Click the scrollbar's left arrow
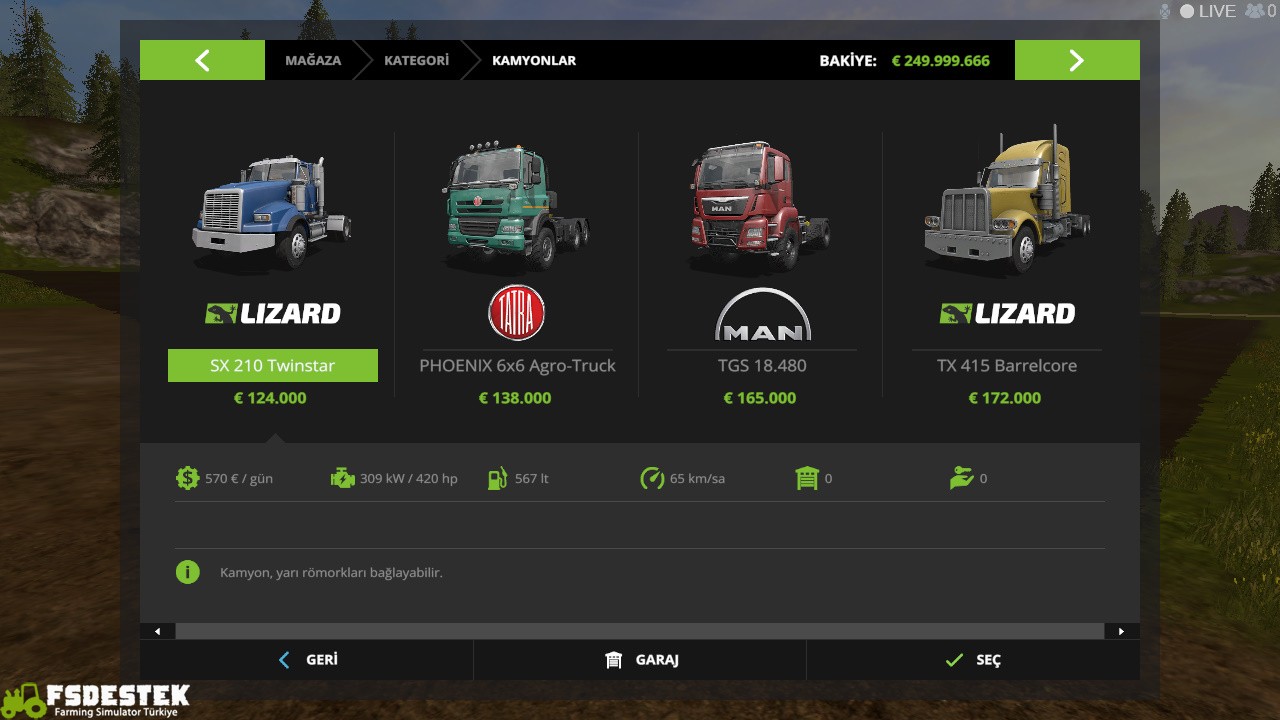The width and height of the screenshot is (1280, 720). pyautogui.click(x=157, y=631)
